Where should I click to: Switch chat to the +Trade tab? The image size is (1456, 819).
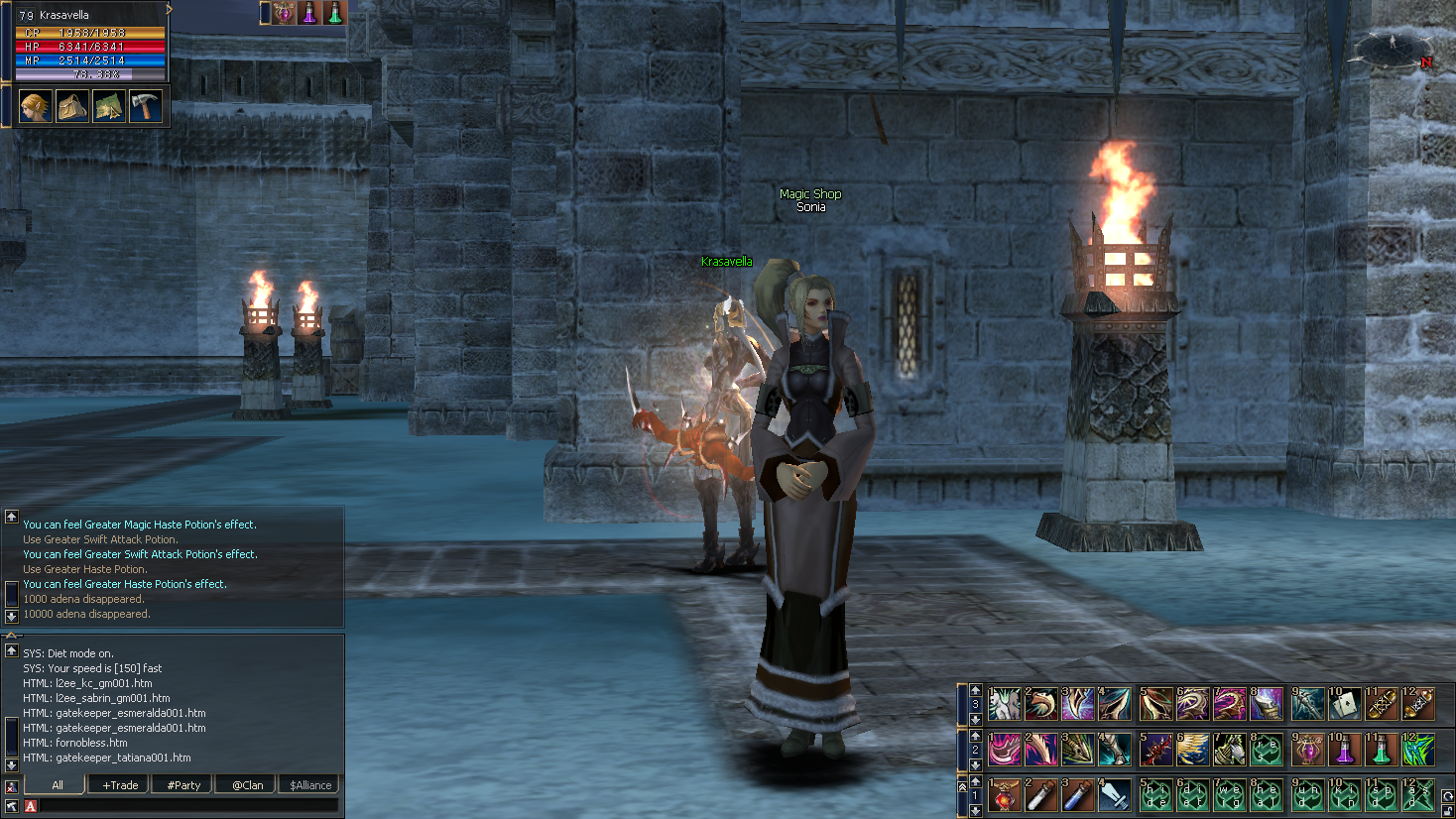click(x=120, y=785)
